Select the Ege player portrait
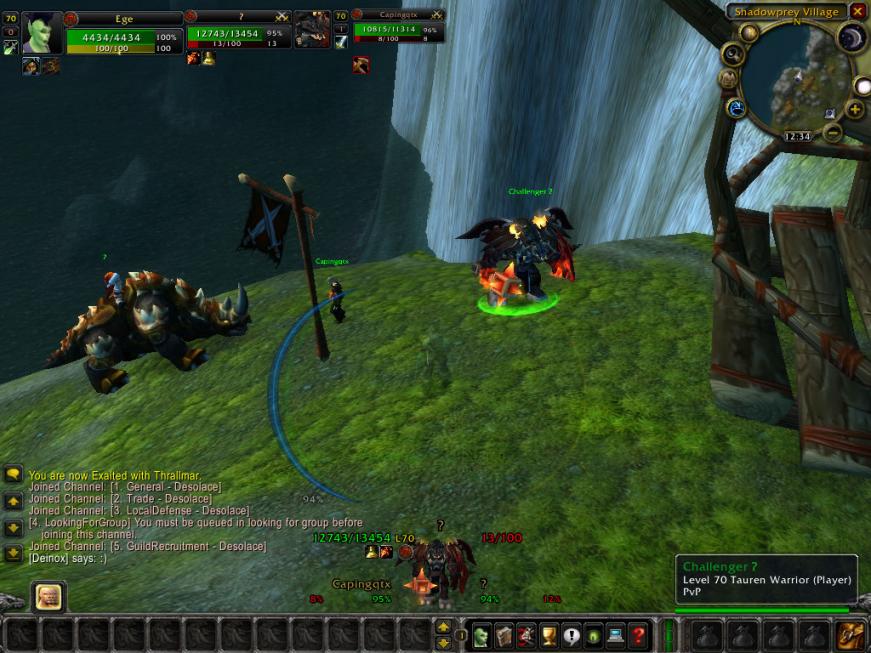The height and width of the screenshot is (653, 871). (x=43, y=32)
